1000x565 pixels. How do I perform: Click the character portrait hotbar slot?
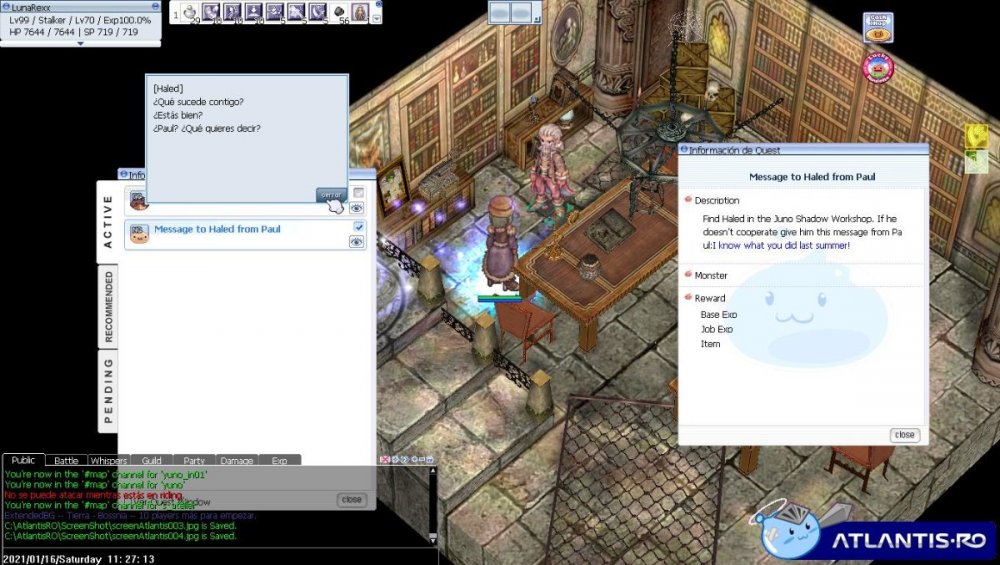tap(359, 13)
